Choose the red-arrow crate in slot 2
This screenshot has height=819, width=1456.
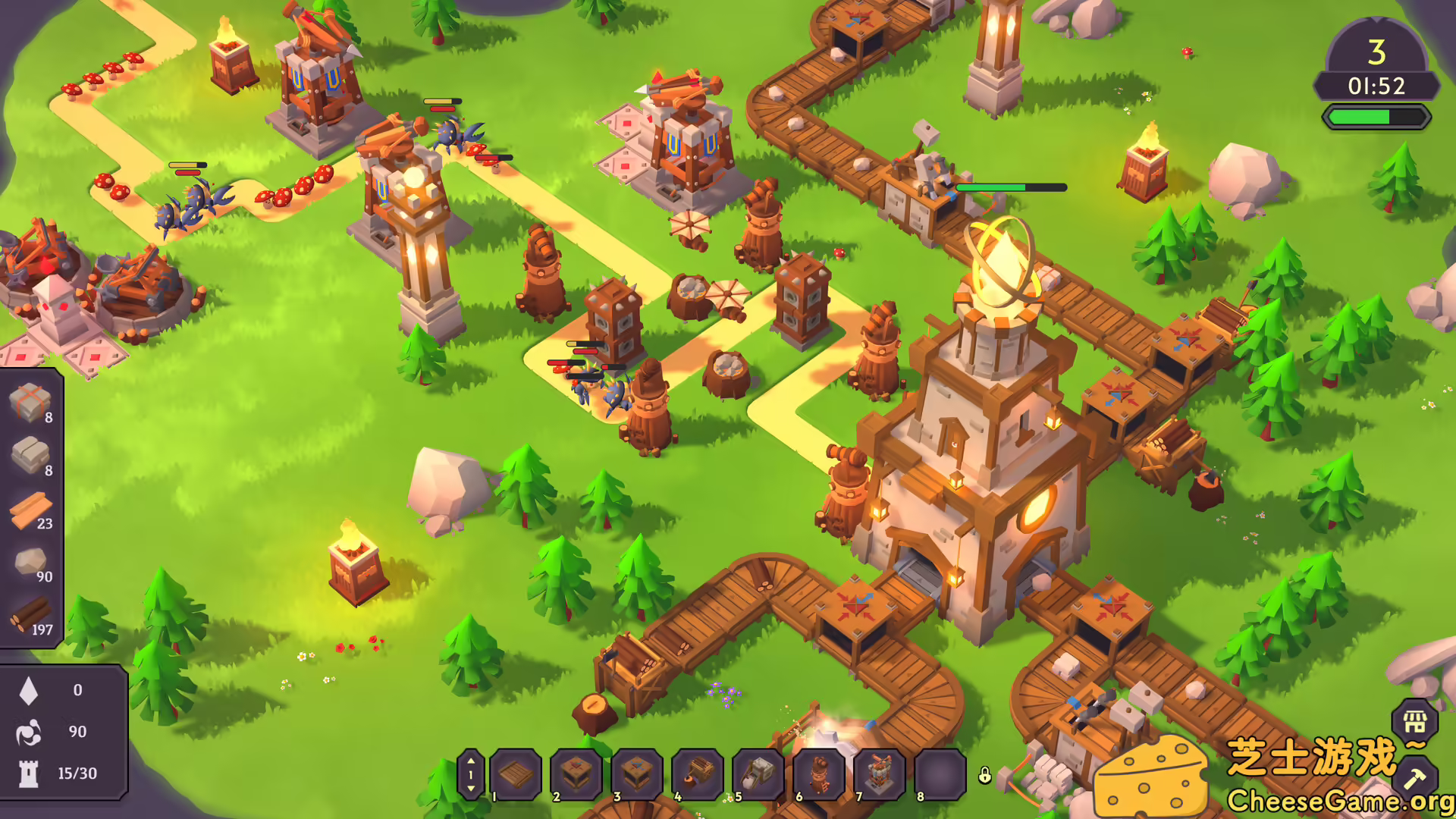click(x=576, y=774)
